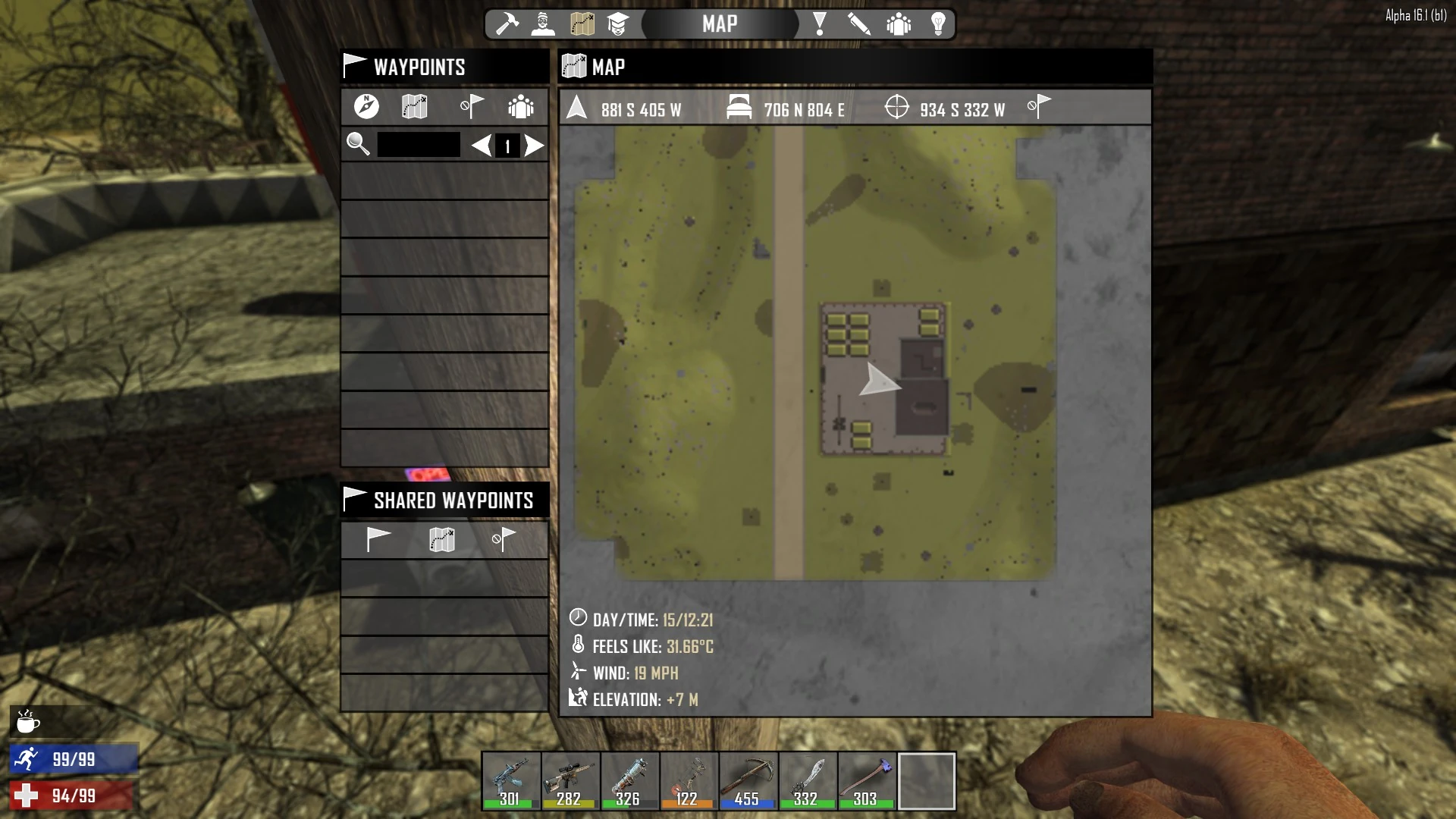Click the compass icon in the waypoints toolbar
This screenshot has height=819, width=1456.
click(366, 107)
